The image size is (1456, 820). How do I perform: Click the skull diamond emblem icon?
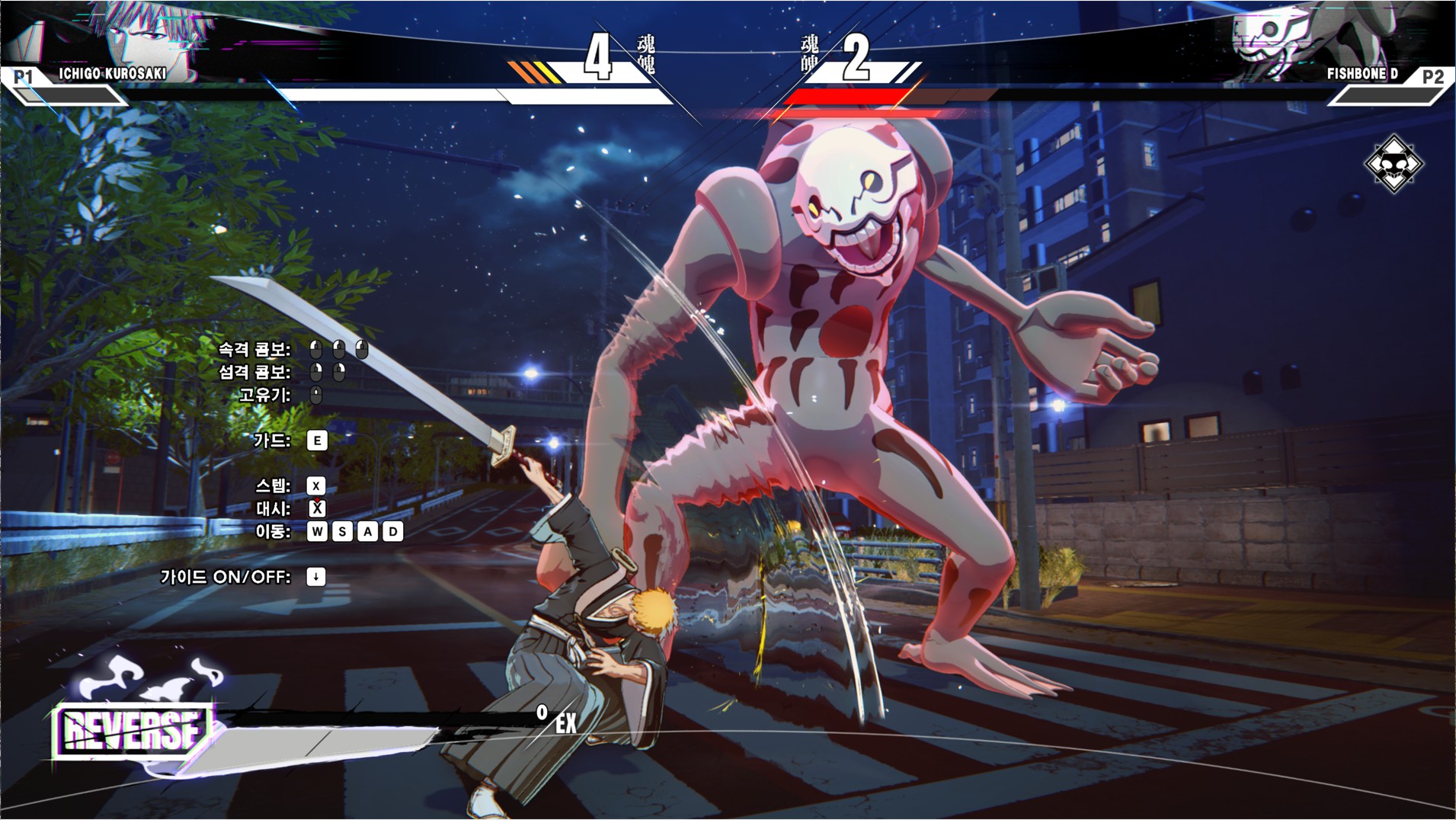(x=1394, y=163)
